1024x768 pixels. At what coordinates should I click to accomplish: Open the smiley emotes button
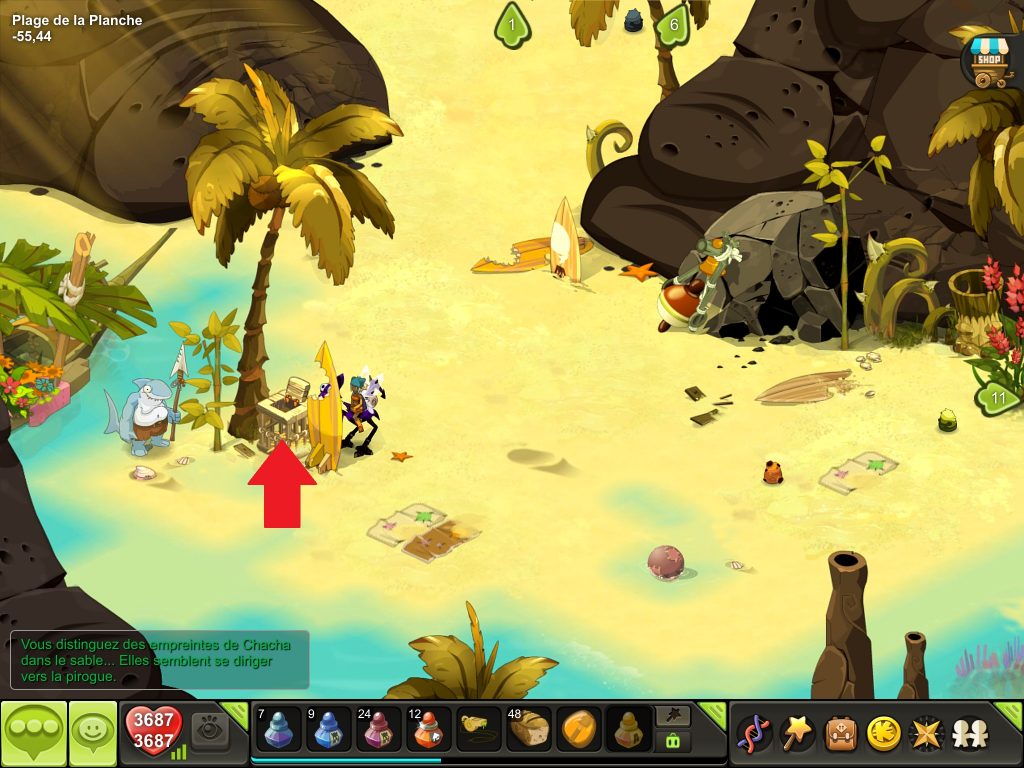(x=94, y=734)
